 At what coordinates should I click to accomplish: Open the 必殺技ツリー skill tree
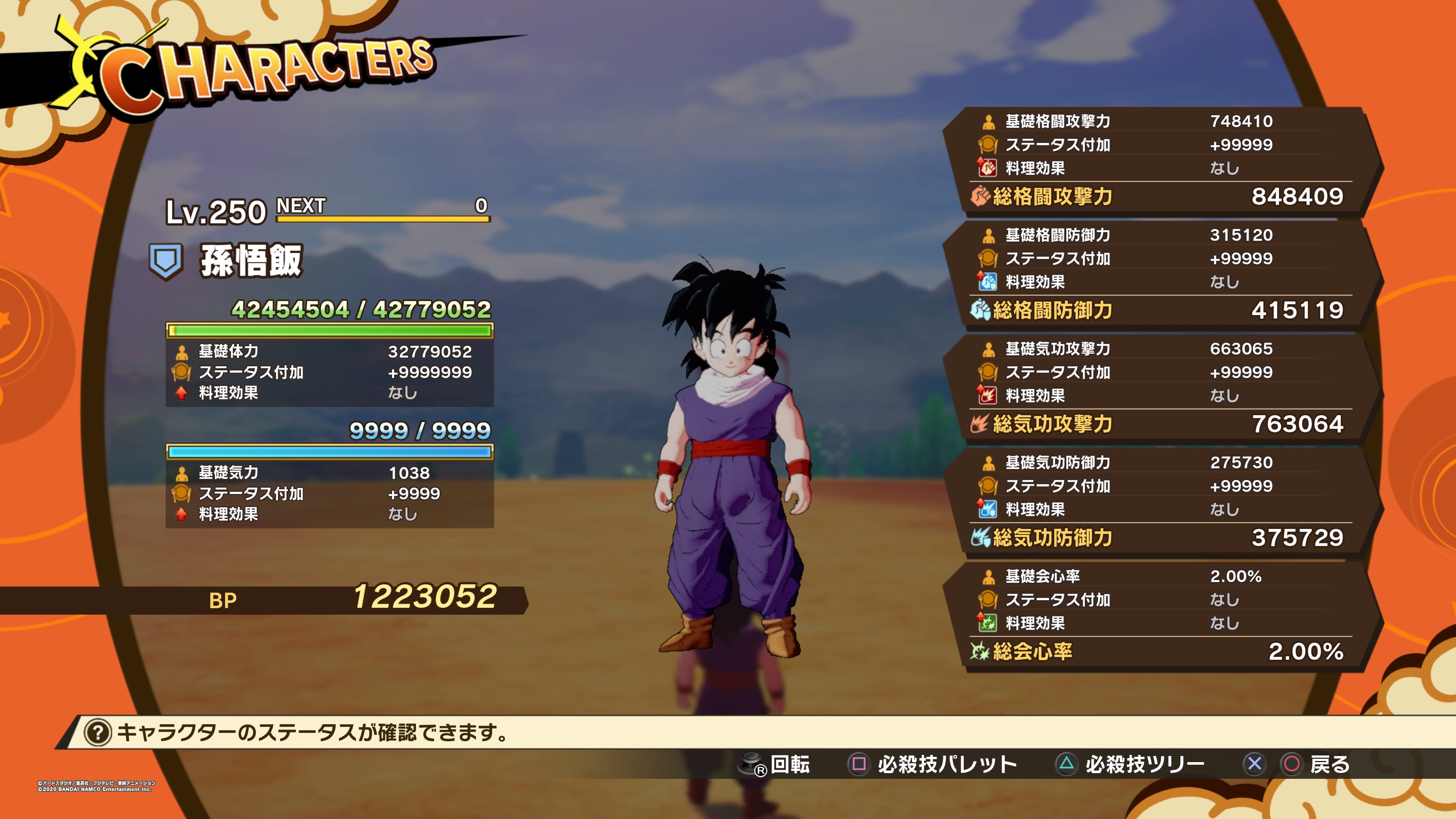point(1130,764)
